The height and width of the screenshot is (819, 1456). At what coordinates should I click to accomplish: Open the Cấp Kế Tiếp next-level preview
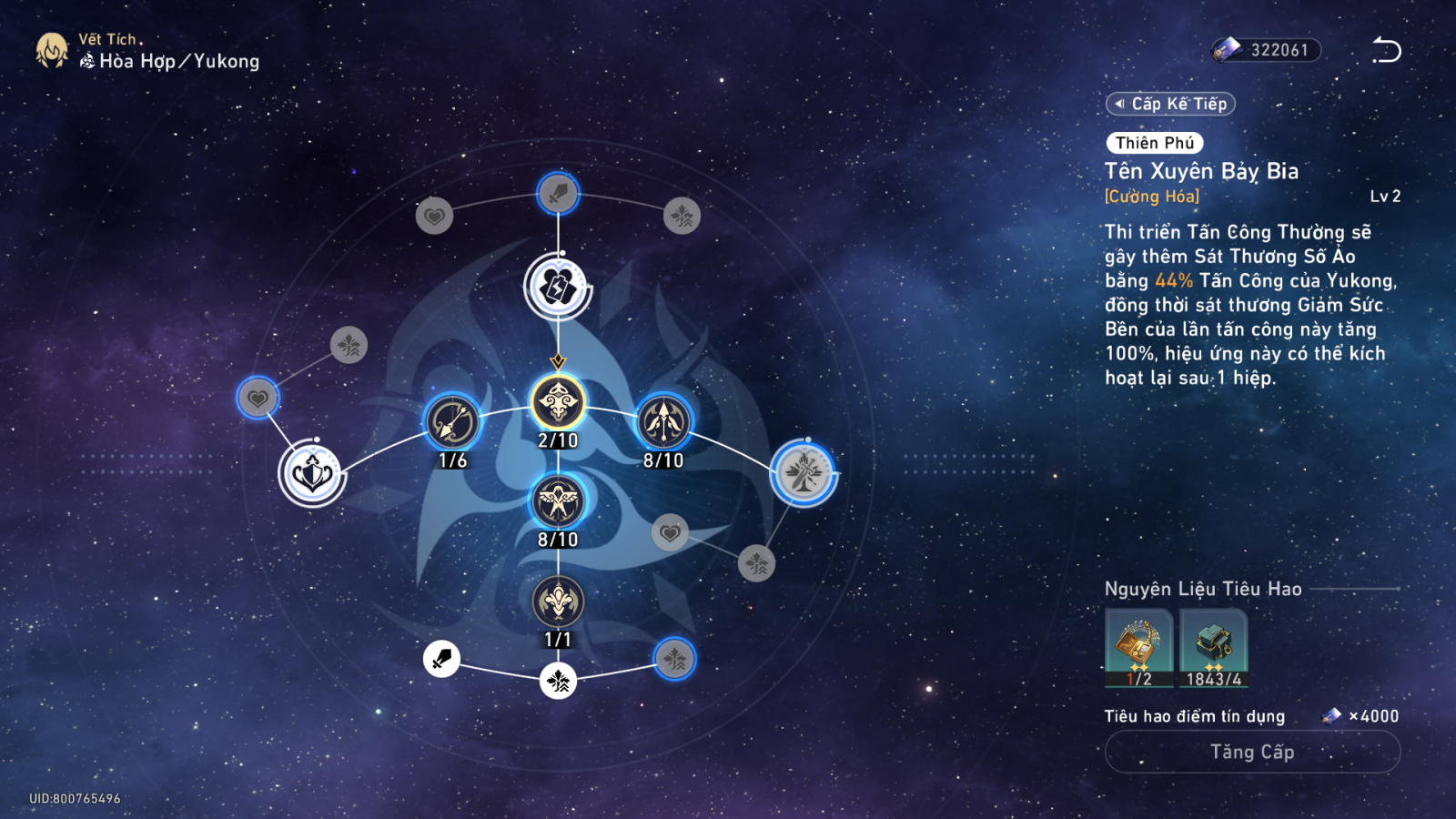tap(1170, 104)
